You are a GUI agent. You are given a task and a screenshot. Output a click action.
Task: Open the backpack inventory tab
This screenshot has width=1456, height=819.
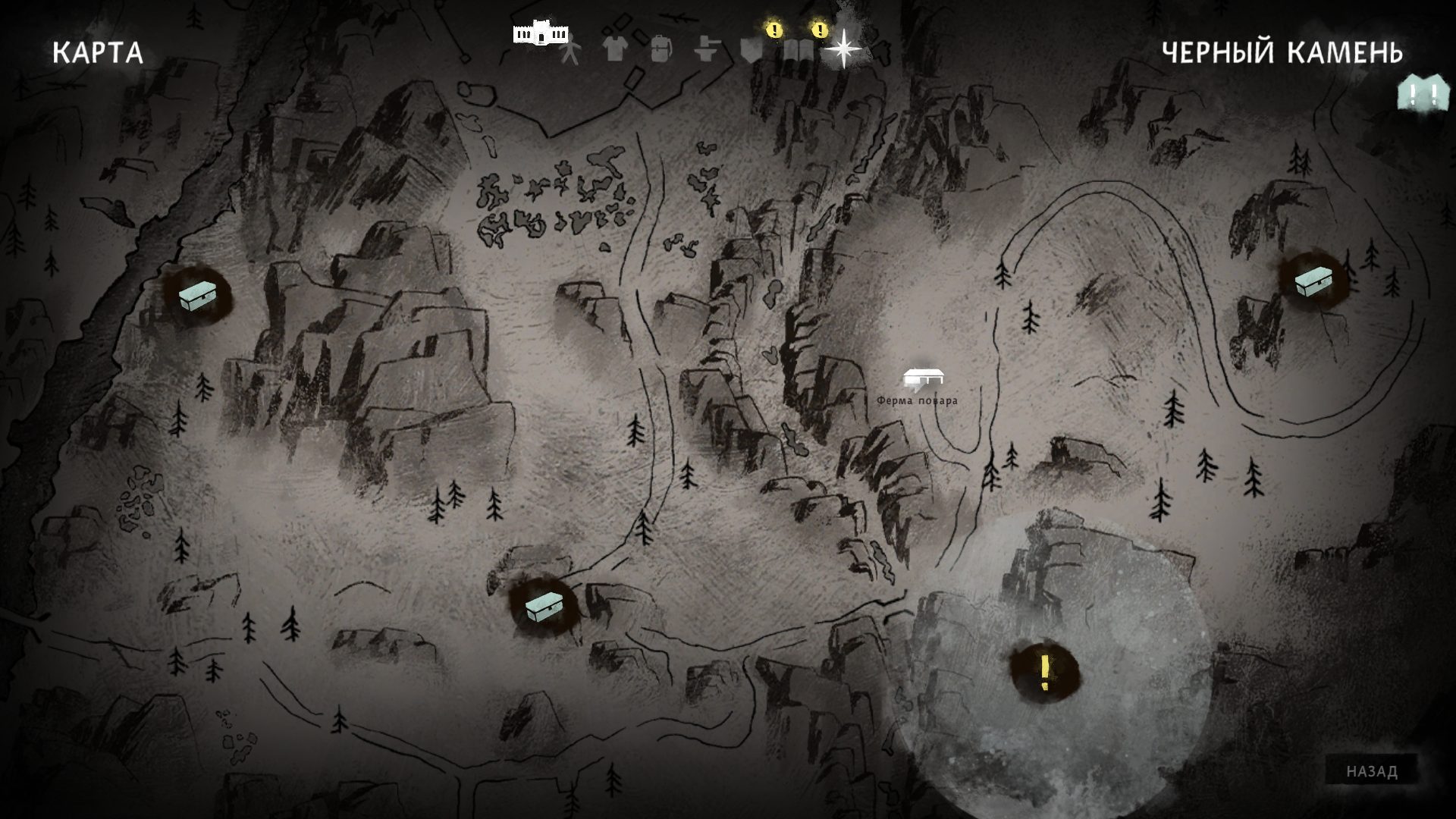[x=661, y=49]
